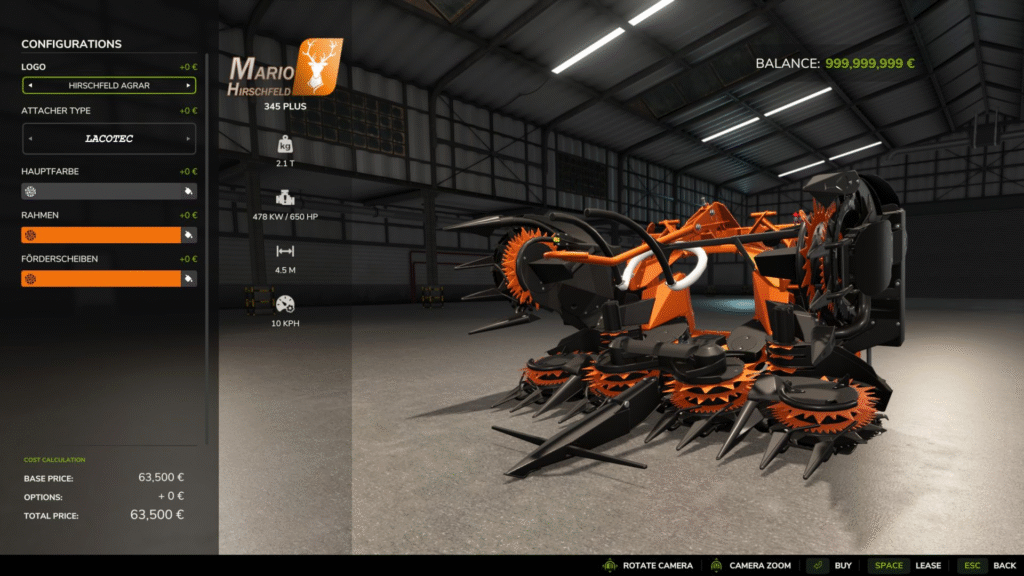Open the Hauptfarbe color bar

[x=100, y=191]
